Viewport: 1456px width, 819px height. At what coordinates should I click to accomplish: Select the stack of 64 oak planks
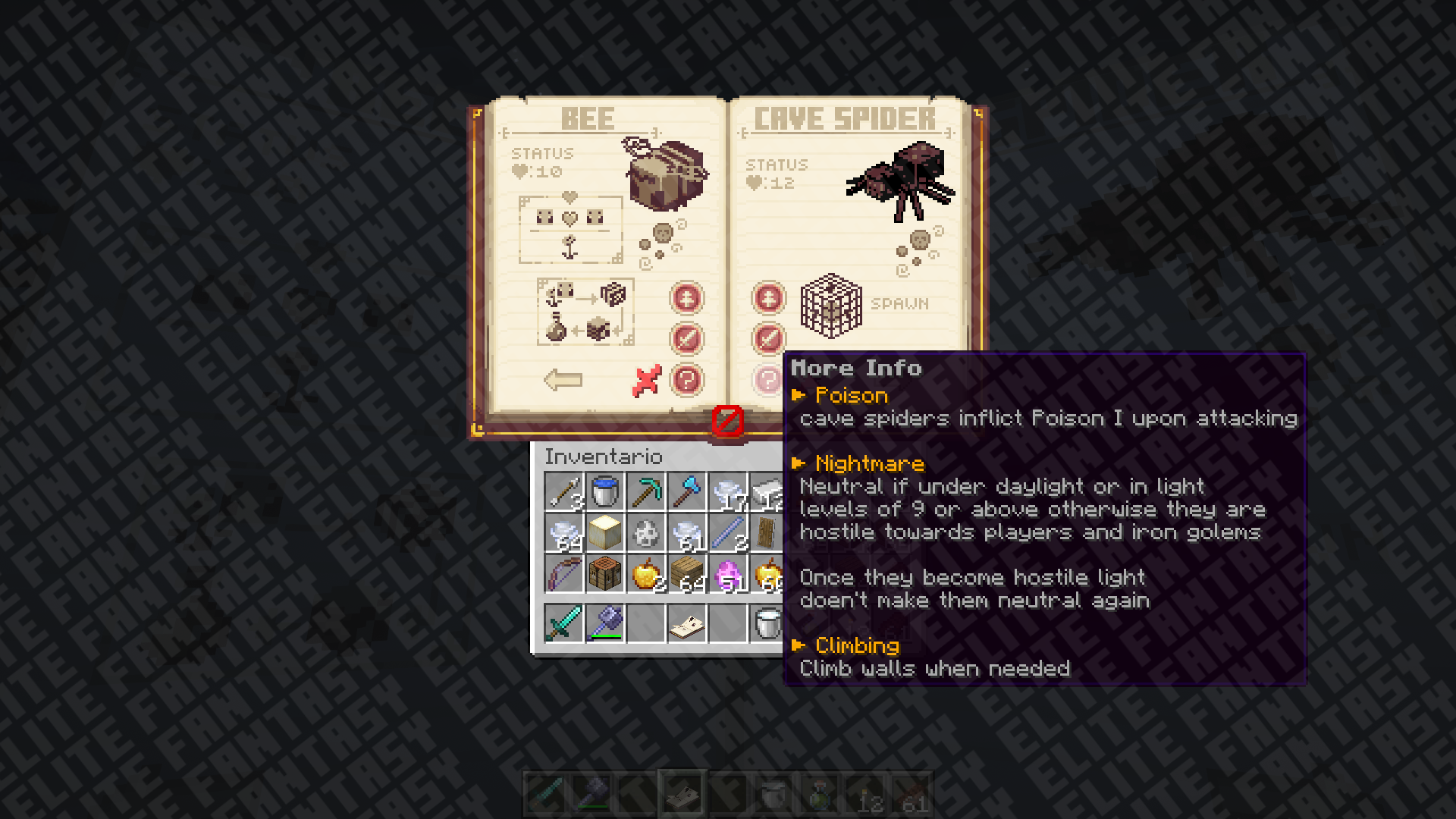click(x=687, y=574)
